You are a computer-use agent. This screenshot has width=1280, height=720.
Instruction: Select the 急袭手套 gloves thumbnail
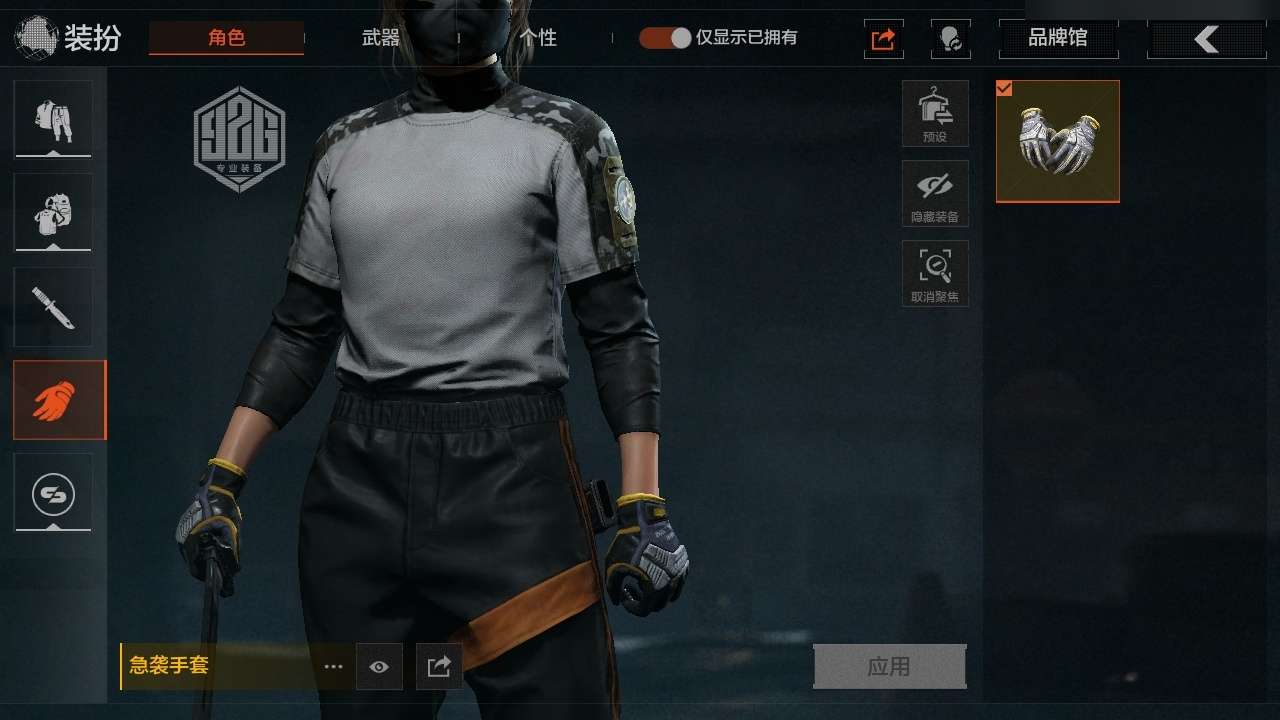[1058, 141]
